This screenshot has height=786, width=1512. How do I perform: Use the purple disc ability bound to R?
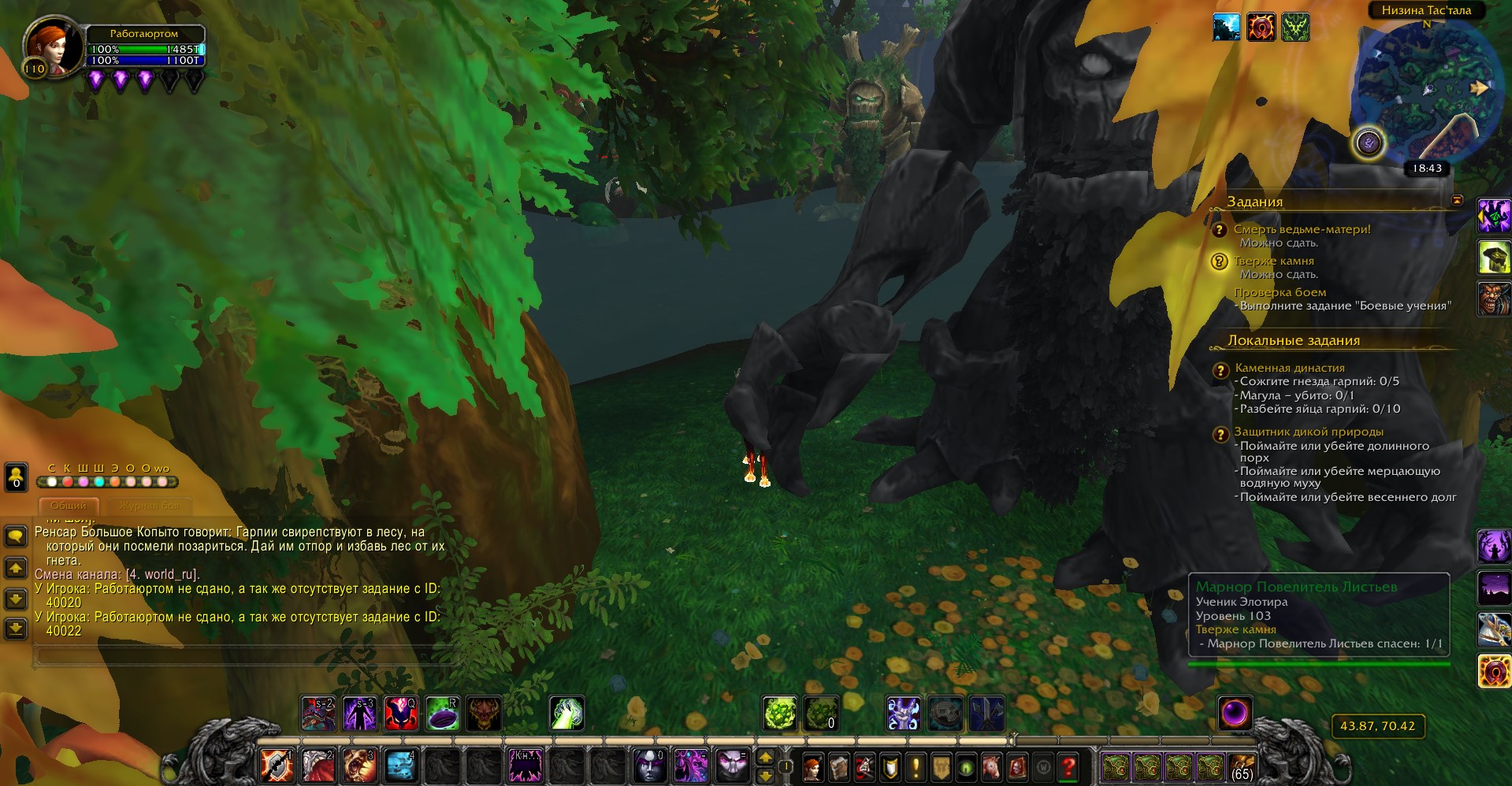point(443,714)
